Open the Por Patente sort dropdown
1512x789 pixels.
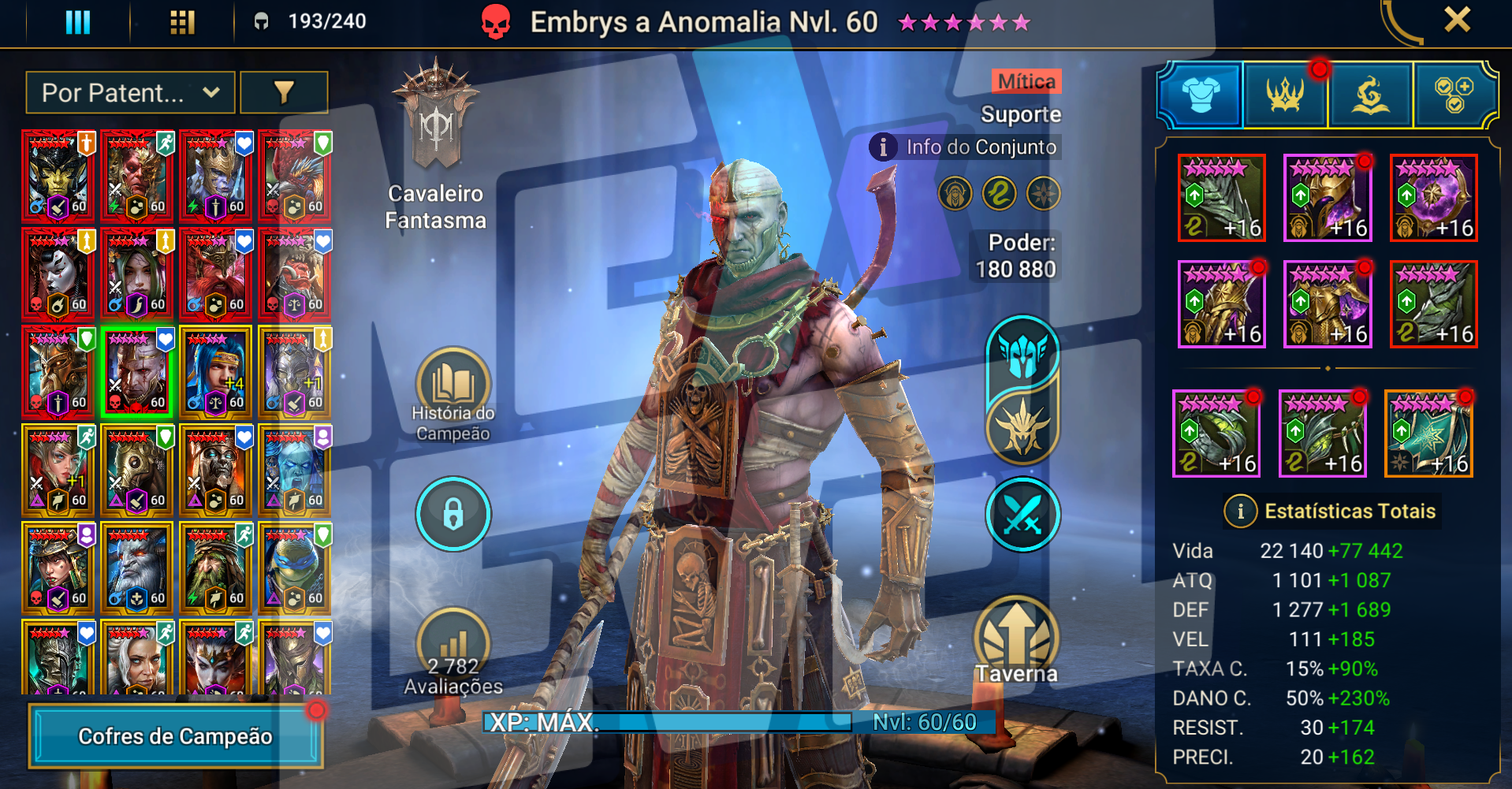click(x=130, y=93)
